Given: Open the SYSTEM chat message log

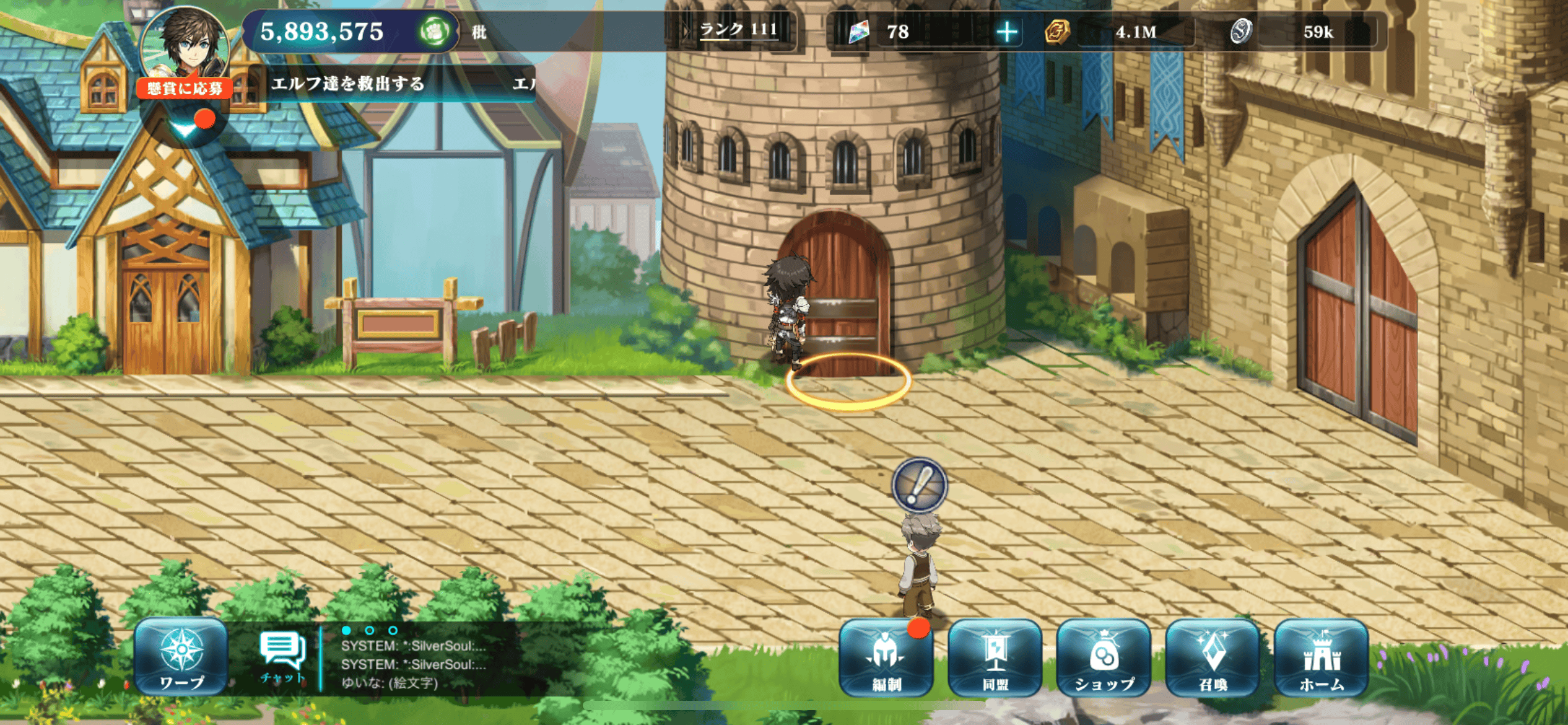Looking at the screenshot, I should 413,655.
